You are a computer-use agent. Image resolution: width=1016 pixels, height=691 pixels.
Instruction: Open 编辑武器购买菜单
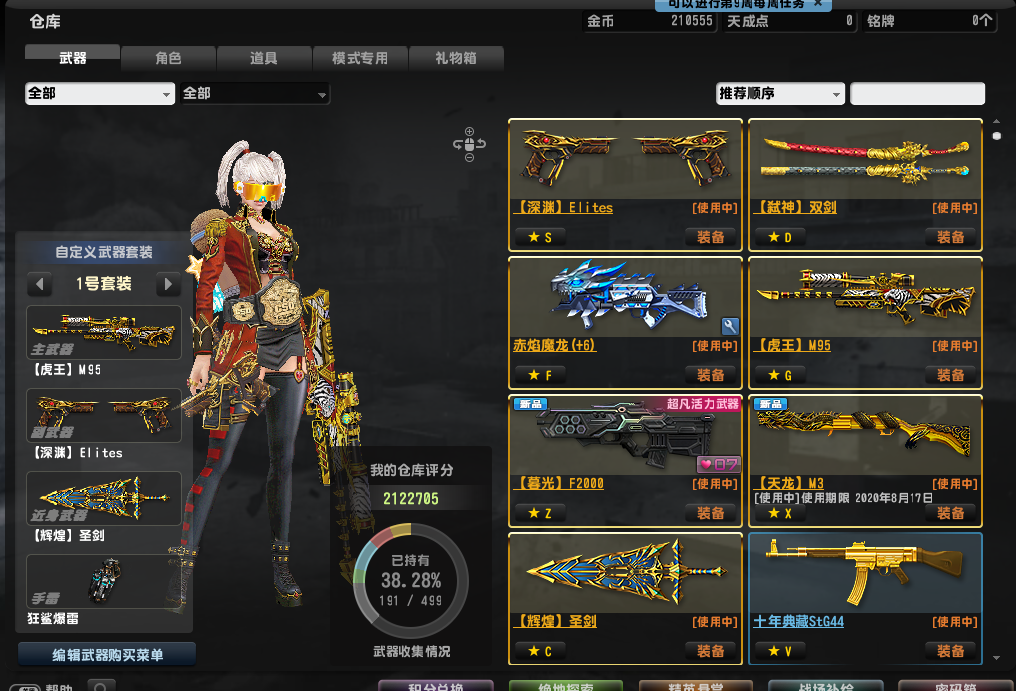click(x=107, y=655)
